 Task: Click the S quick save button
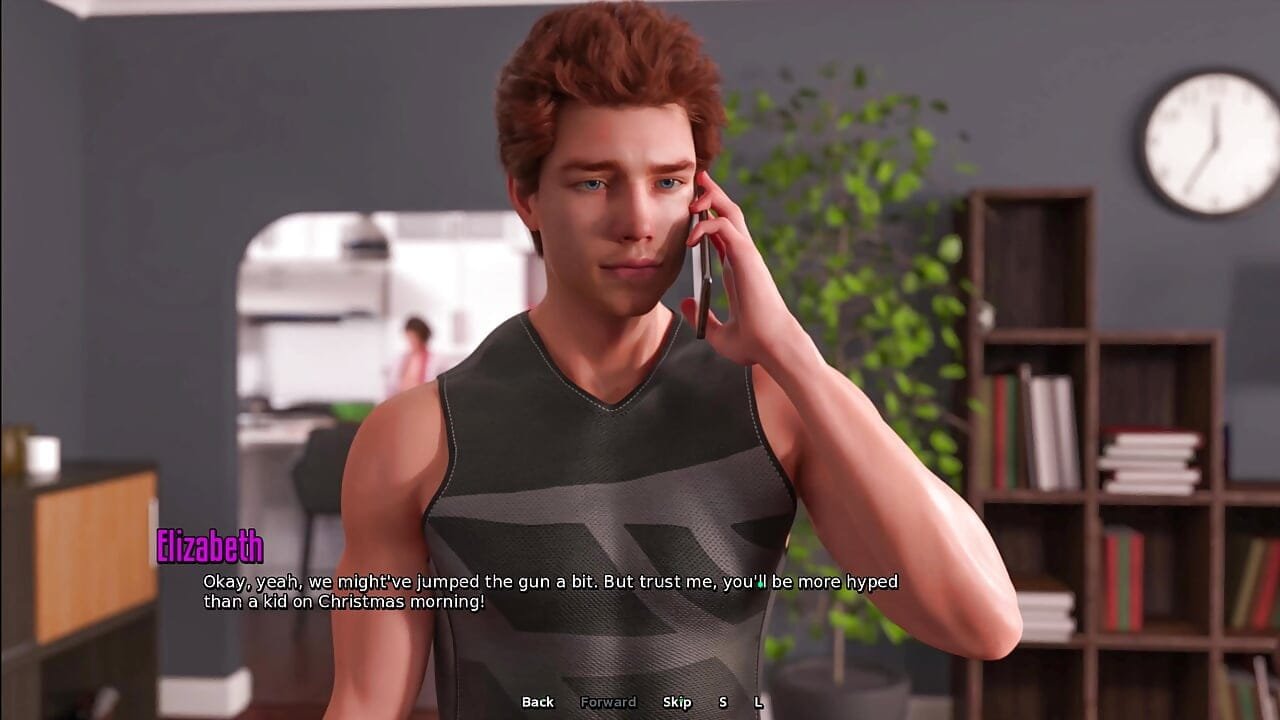(723, 702)
